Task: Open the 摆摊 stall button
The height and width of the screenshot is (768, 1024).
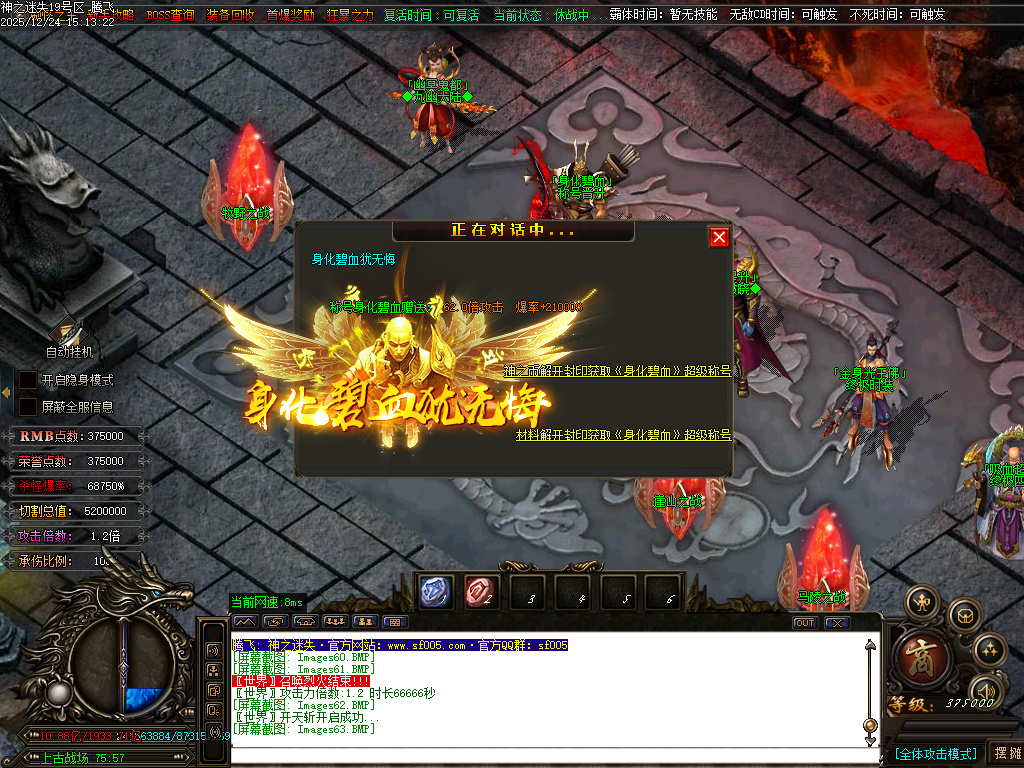Action: tap(1005, 753)
